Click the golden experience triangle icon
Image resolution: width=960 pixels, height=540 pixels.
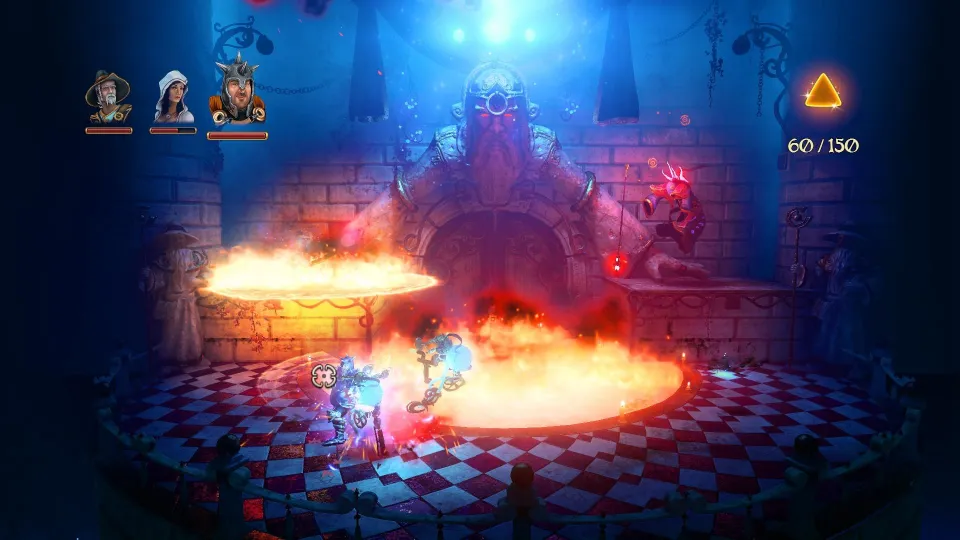click(823, 92)
